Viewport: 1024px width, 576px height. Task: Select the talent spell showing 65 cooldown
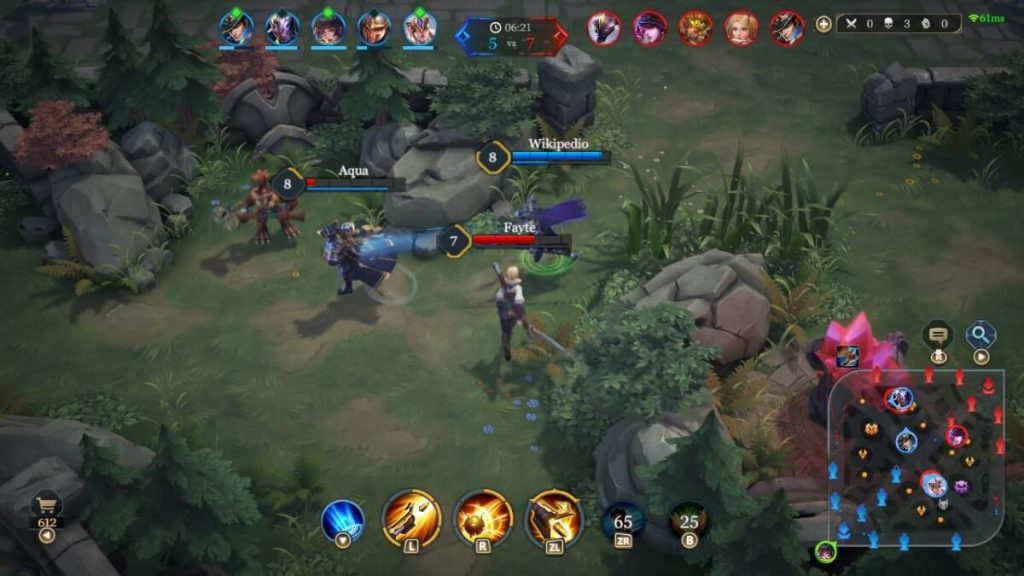pos(623,521)
